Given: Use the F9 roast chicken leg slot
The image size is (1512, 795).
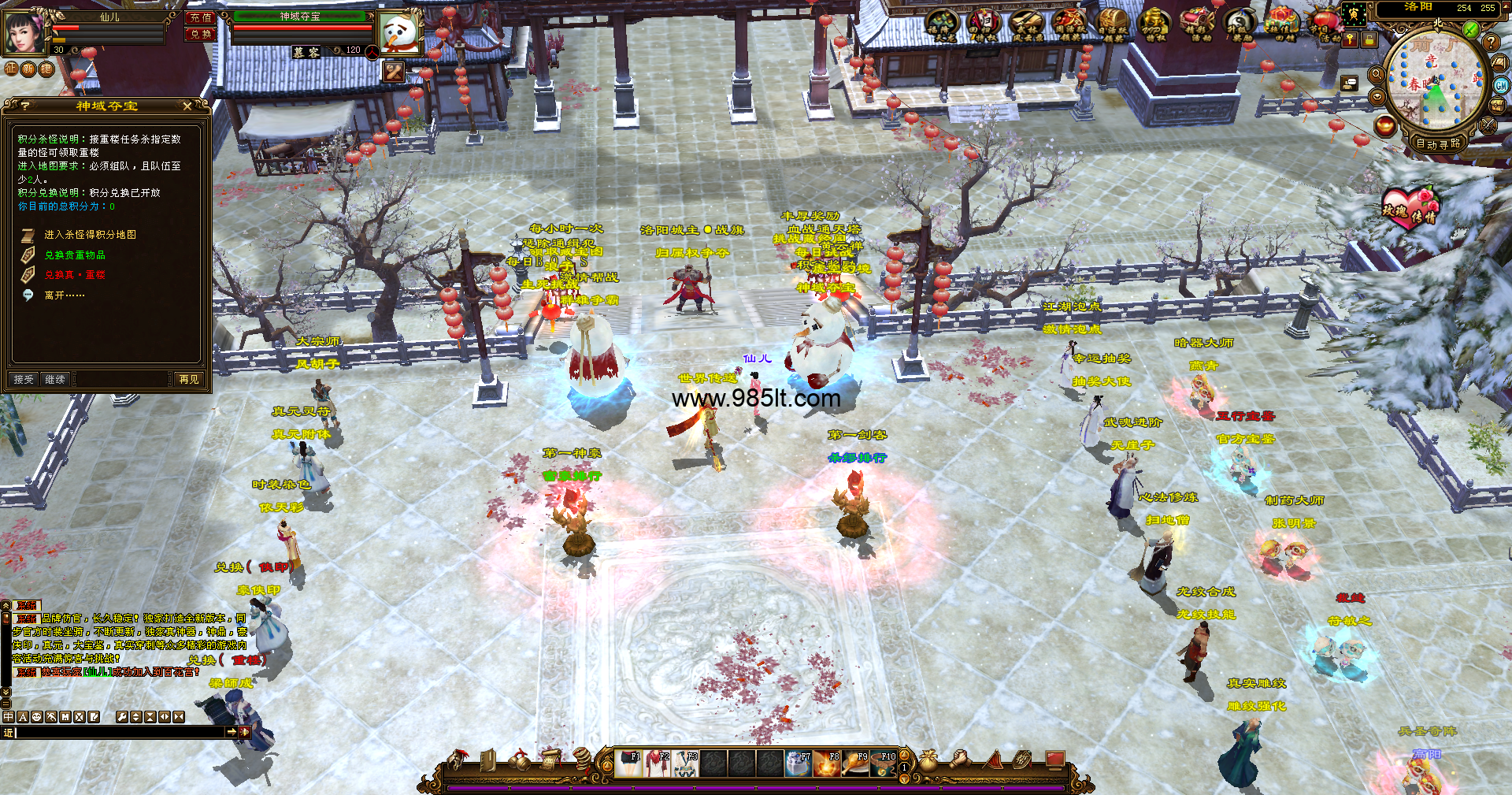Looking at the screenshot, I should [x=856, y=763].
